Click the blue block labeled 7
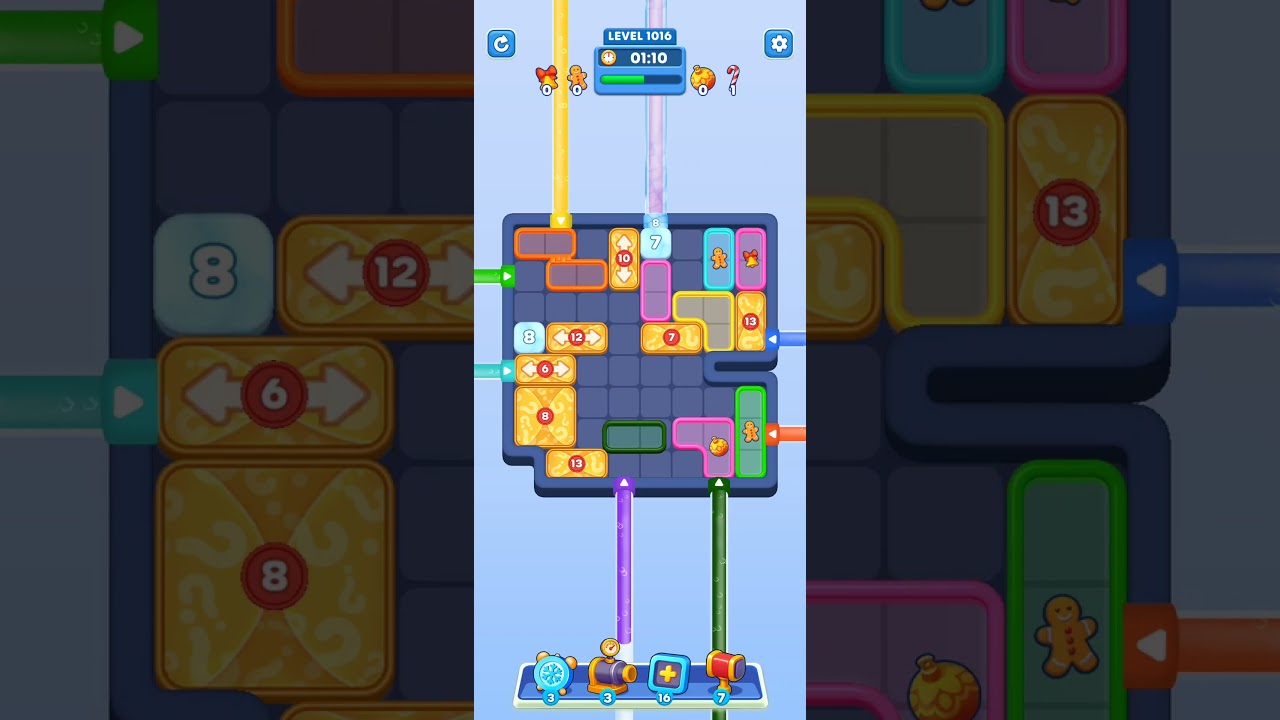Screen dimensions: 1280x720 (x=656, y=241)
